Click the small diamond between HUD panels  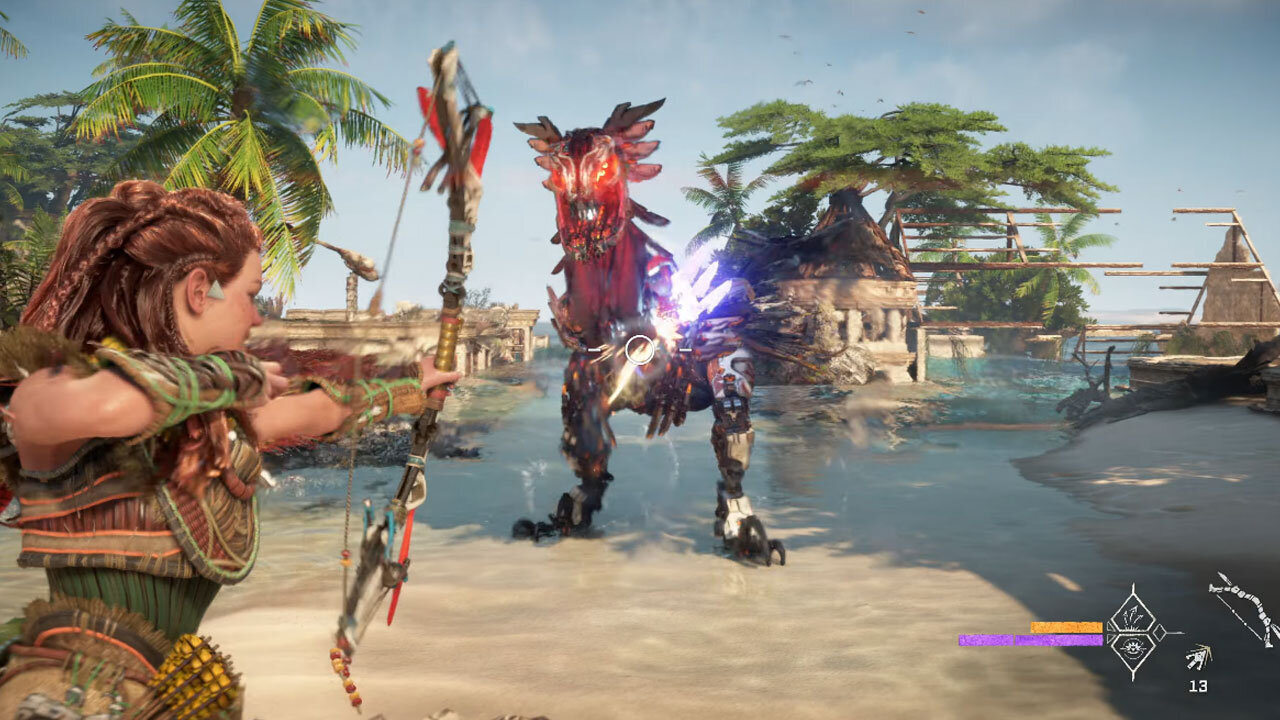(x=1159, y=631)
